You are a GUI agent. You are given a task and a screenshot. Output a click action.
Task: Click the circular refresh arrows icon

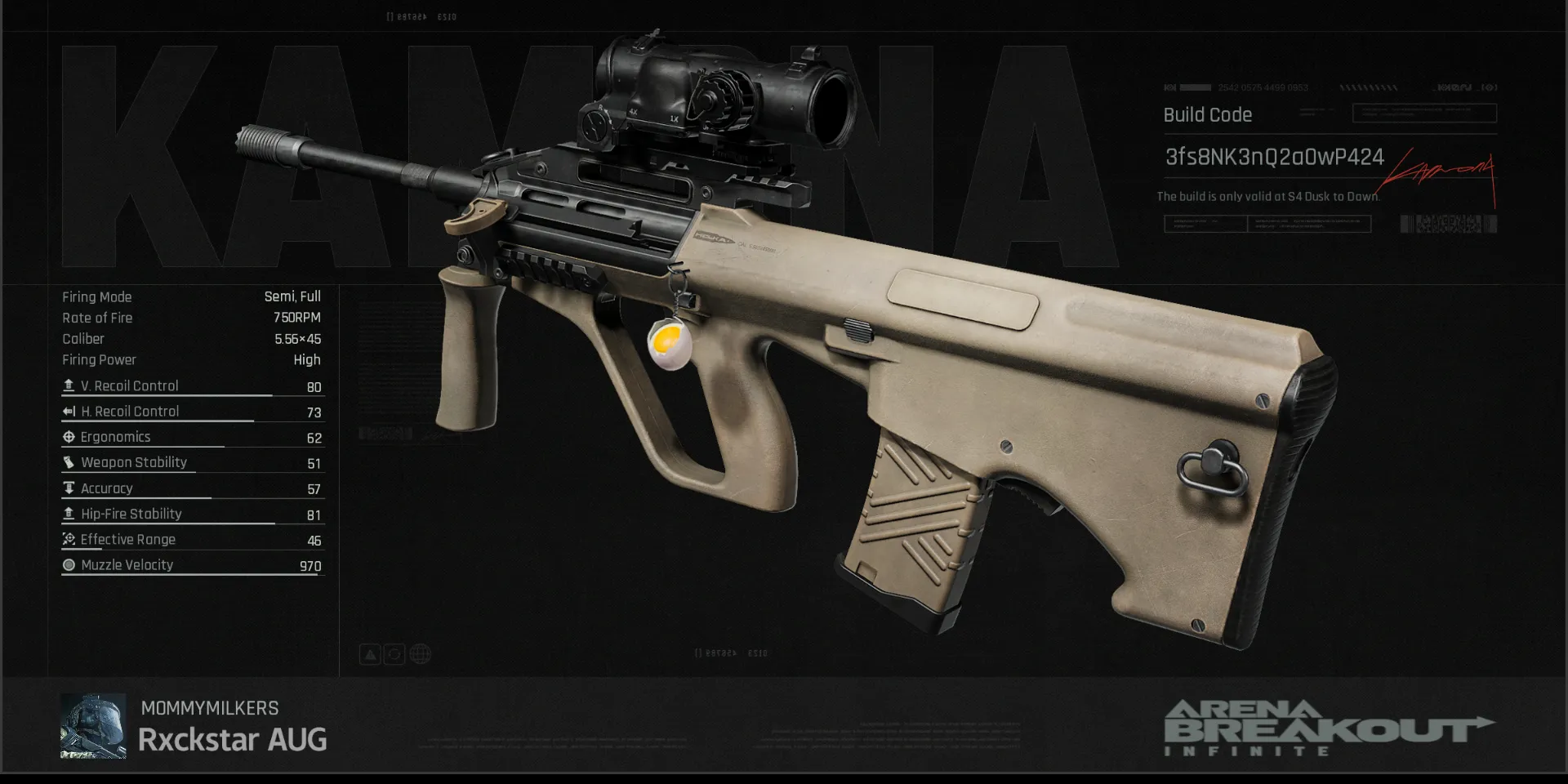point(394,654)
